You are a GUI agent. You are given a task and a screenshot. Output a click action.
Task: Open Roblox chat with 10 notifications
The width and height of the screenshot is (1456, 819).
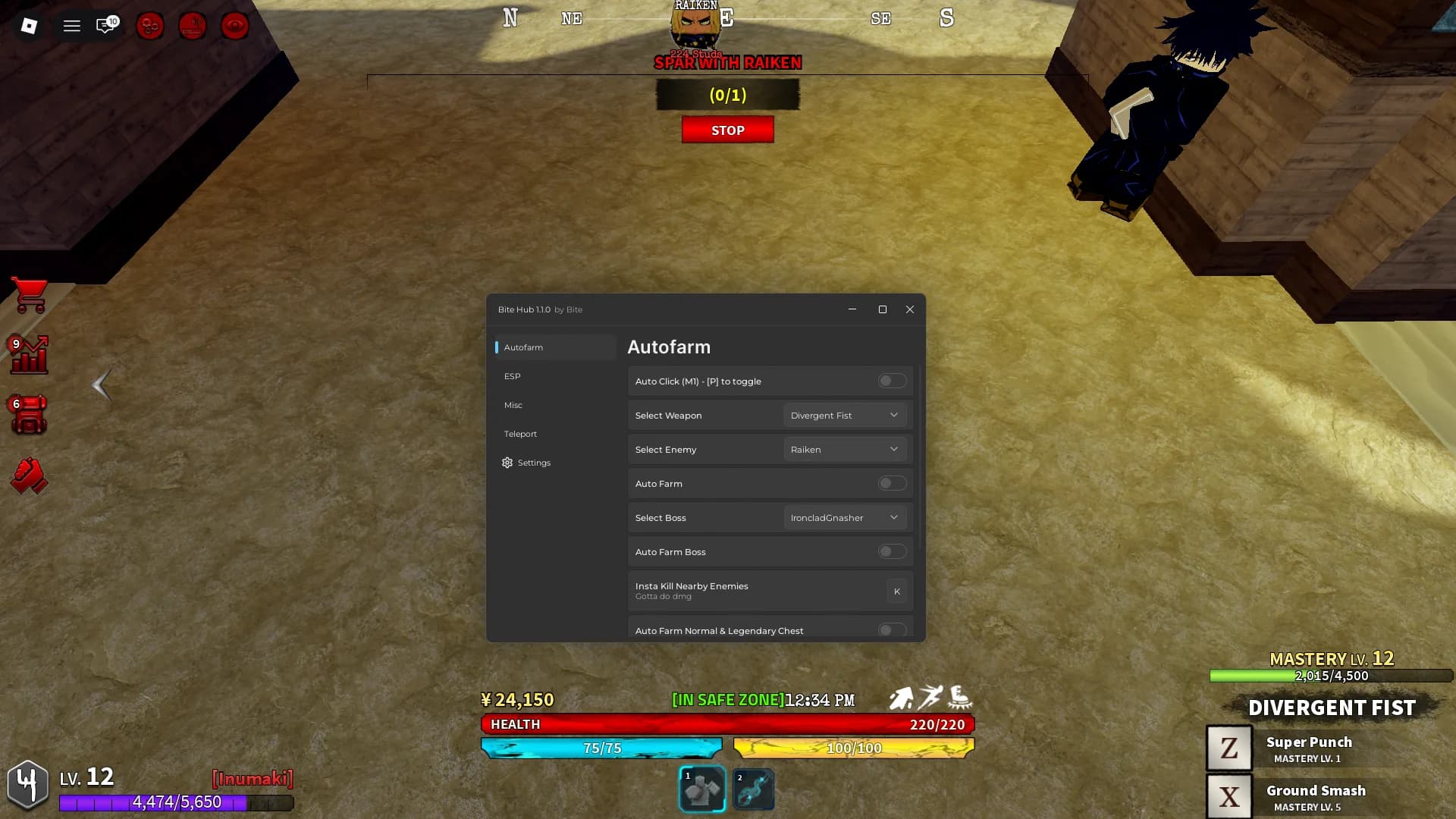(104, 24)
